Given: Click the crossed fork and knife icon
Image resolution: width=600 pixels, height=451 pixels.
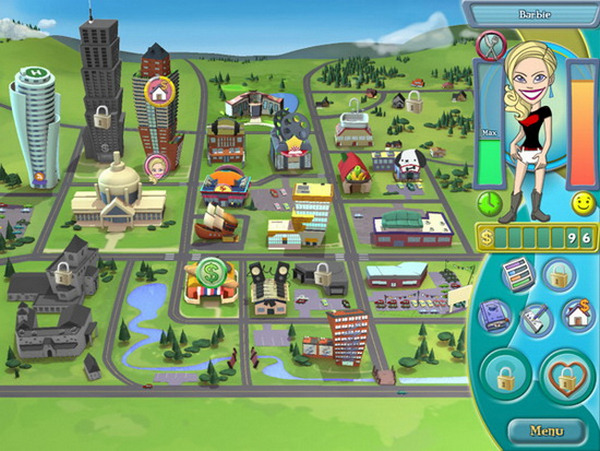Looking at the screenshot, I should [x=490, y=45].
